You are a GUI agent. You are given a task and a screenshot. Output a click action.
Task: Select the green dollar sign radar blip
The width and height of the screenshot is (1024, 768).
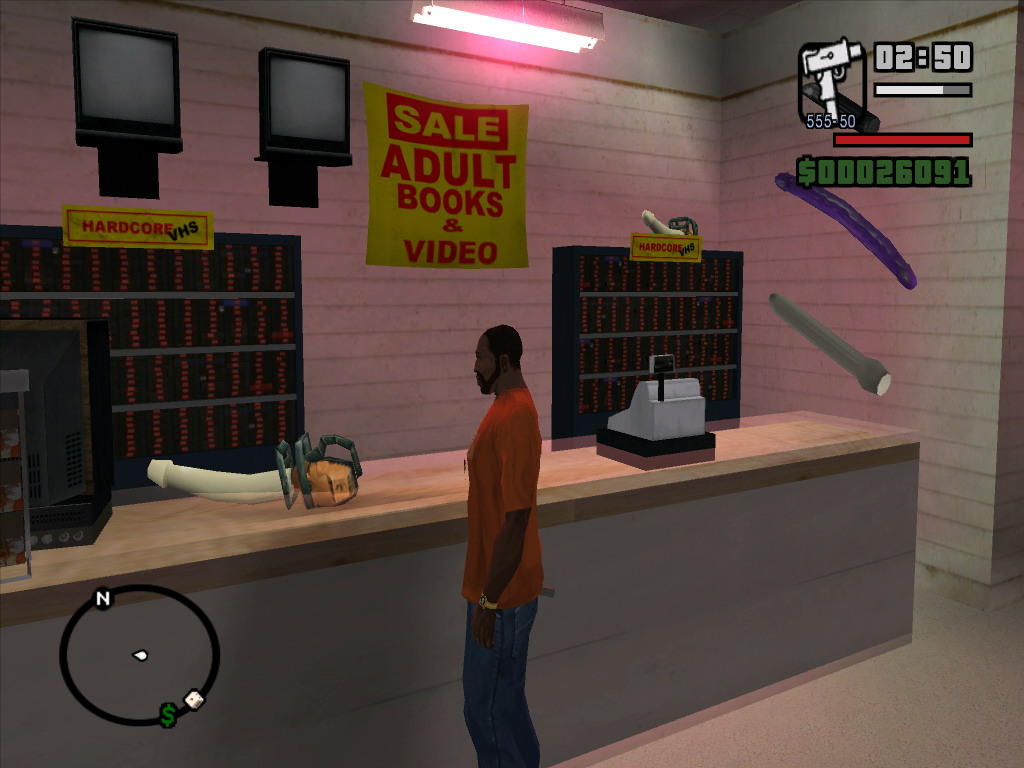(168, 715)
